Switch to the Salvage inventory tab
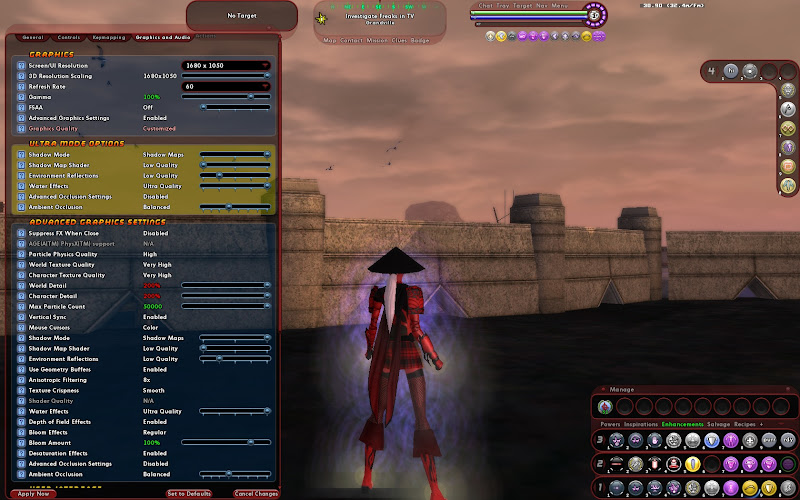This screenshot has width=800, height=500. pos(718,424)
